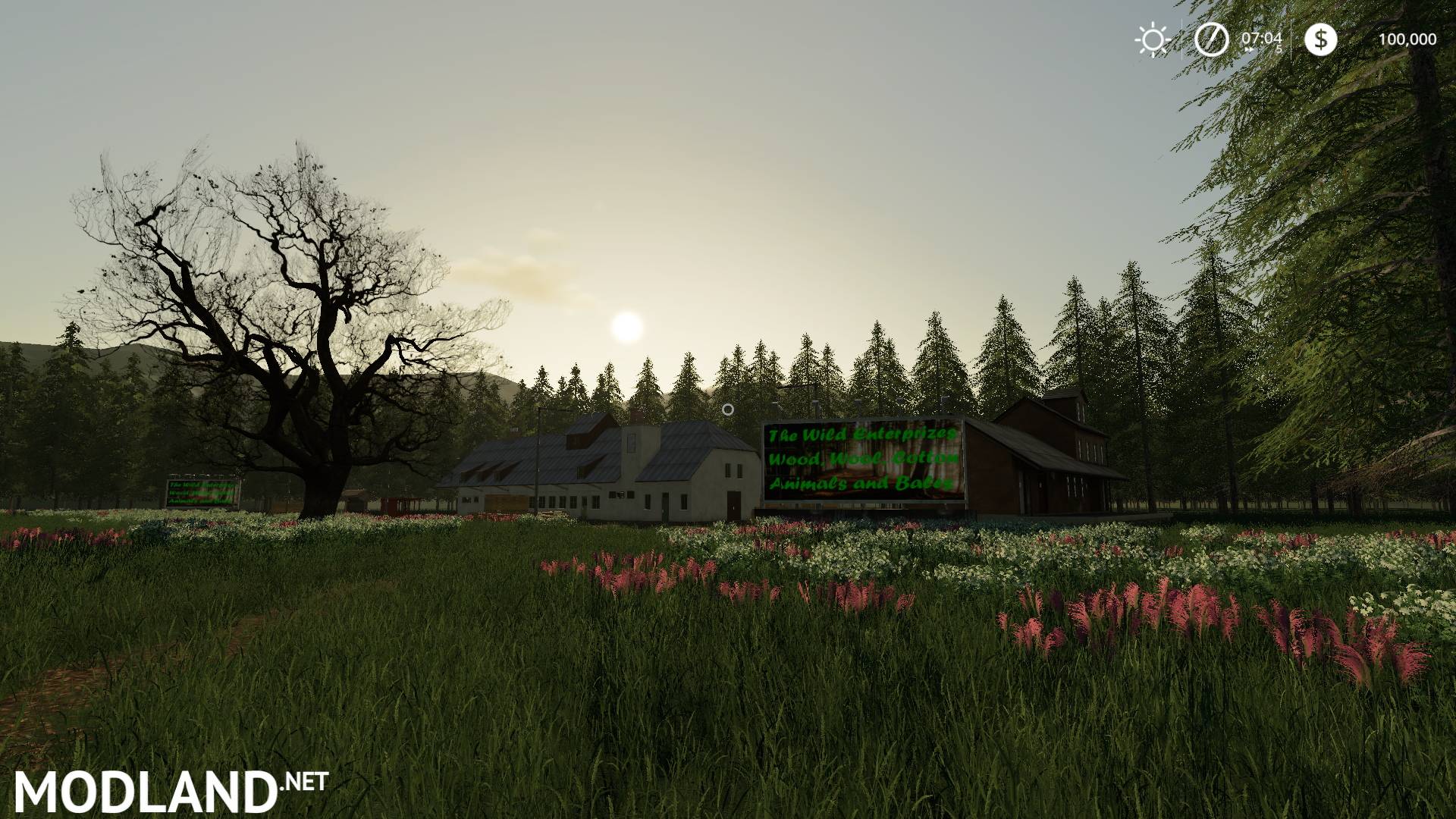Click the 07:04 in-game clock display

pyautogui.click(x=1262, y=38)
